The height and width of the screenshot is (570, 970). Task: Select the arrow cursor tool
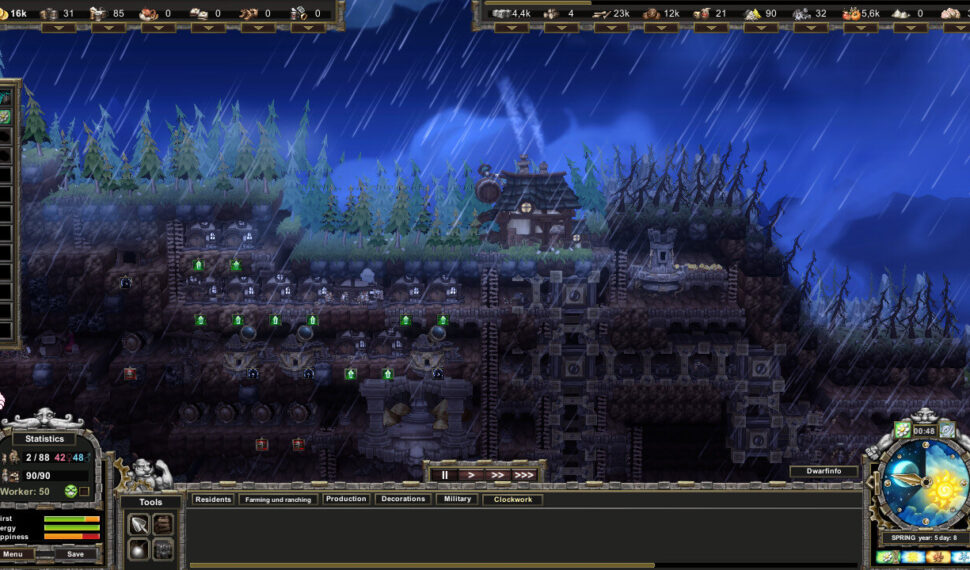tap(138, 524)
